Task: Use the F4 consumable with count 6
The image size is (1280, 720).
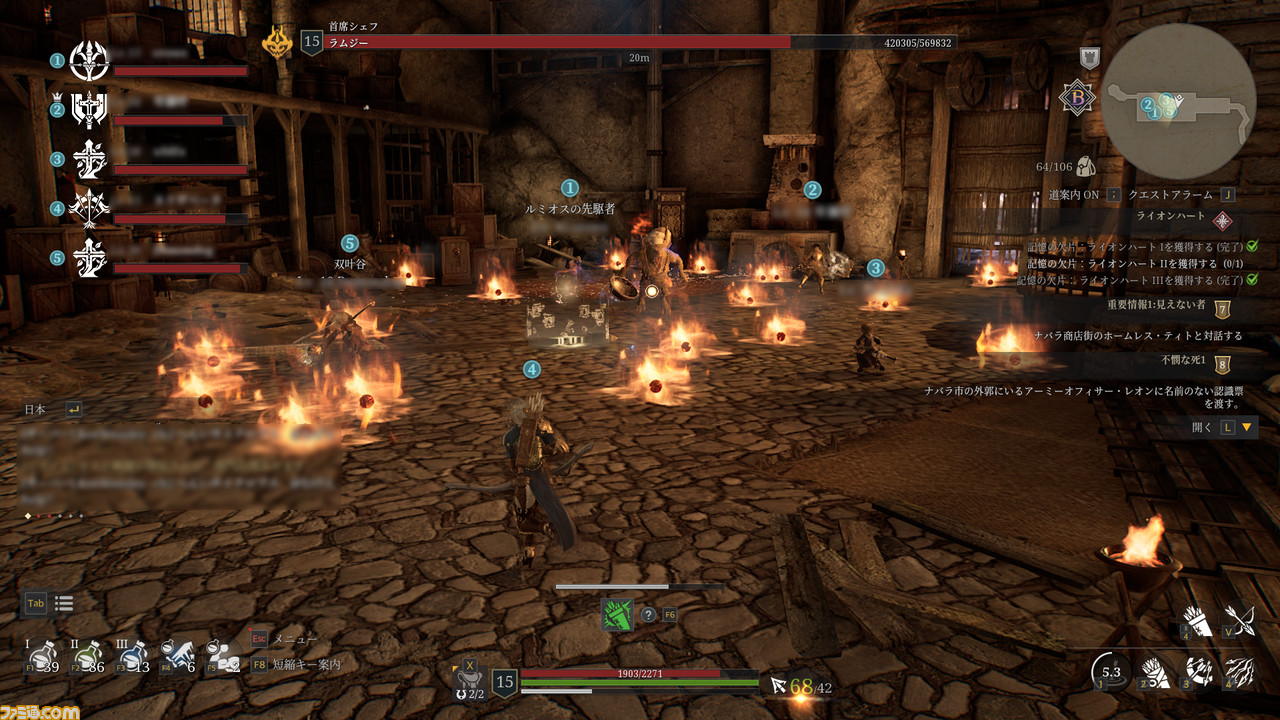Action: pyautogui.click(x=177, y=656)
